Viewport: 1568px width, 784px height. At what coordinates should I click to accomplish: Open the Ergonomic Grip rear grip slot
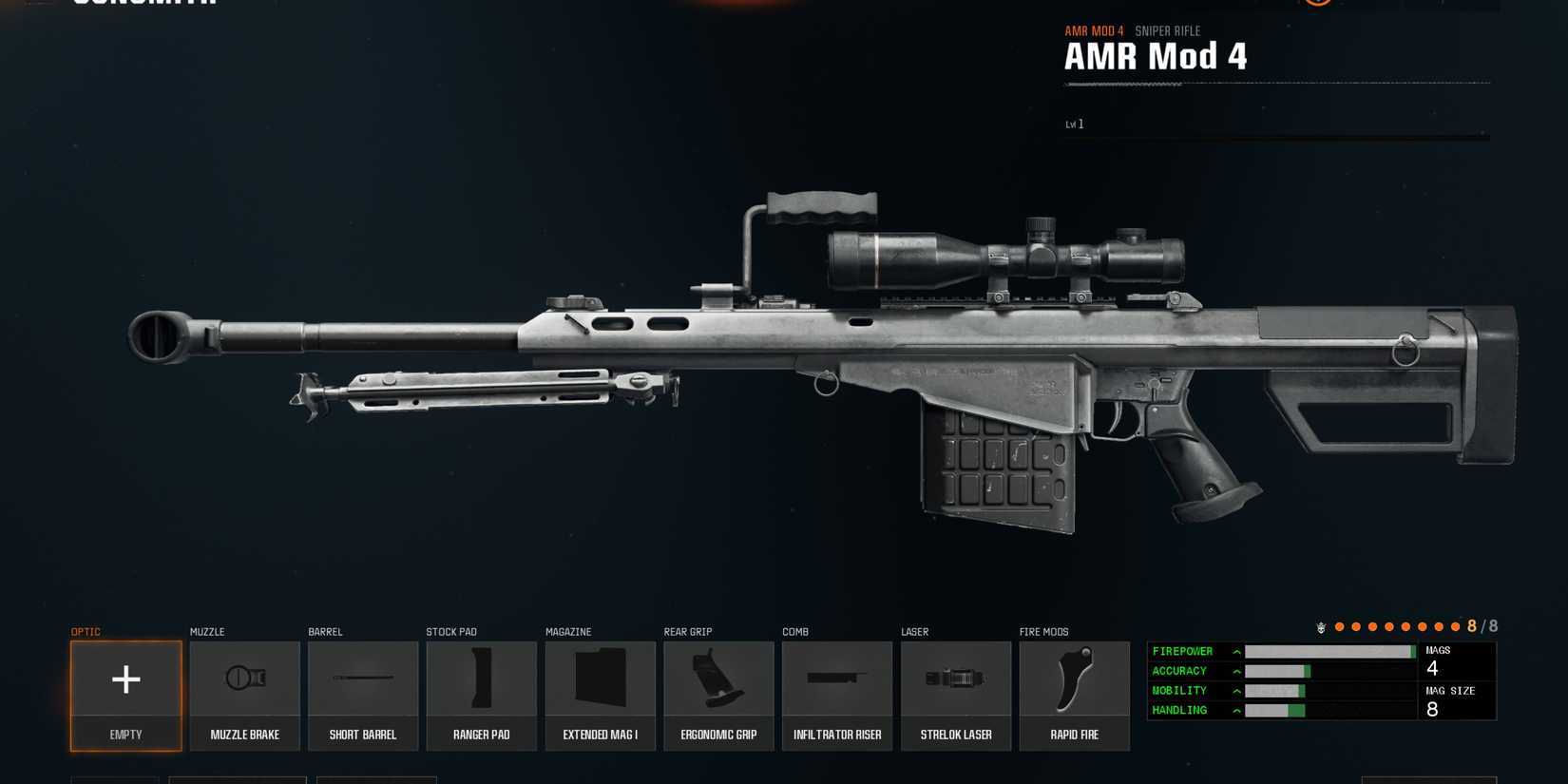pos(718,679)
